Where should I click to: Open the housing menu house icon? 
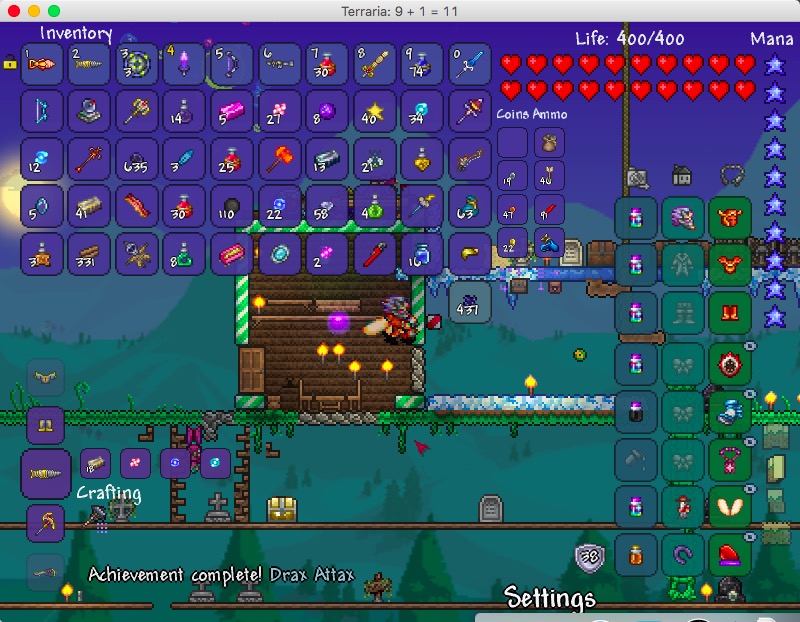click(683, 176)
